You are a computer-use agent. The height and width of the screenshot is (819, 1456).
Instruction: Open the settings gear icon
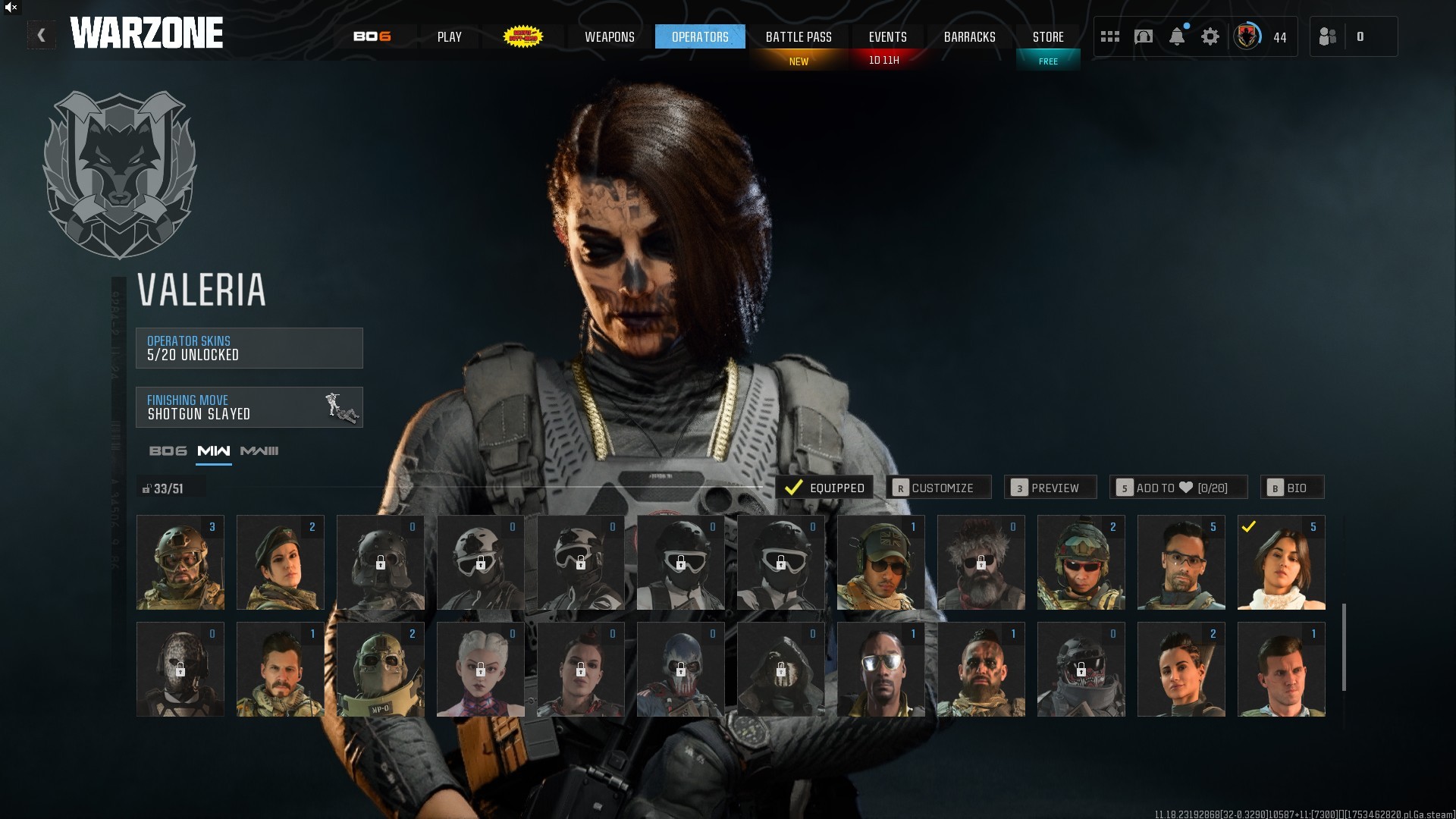[1210, 36]
